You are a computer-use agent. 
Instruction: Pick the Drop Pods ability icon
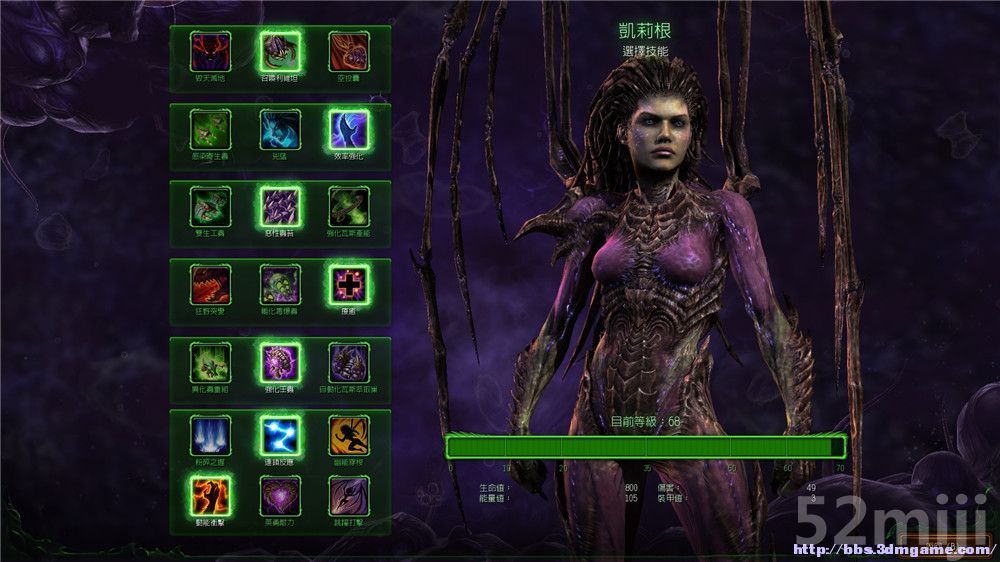pyautogui.click(x=349, y=50)
